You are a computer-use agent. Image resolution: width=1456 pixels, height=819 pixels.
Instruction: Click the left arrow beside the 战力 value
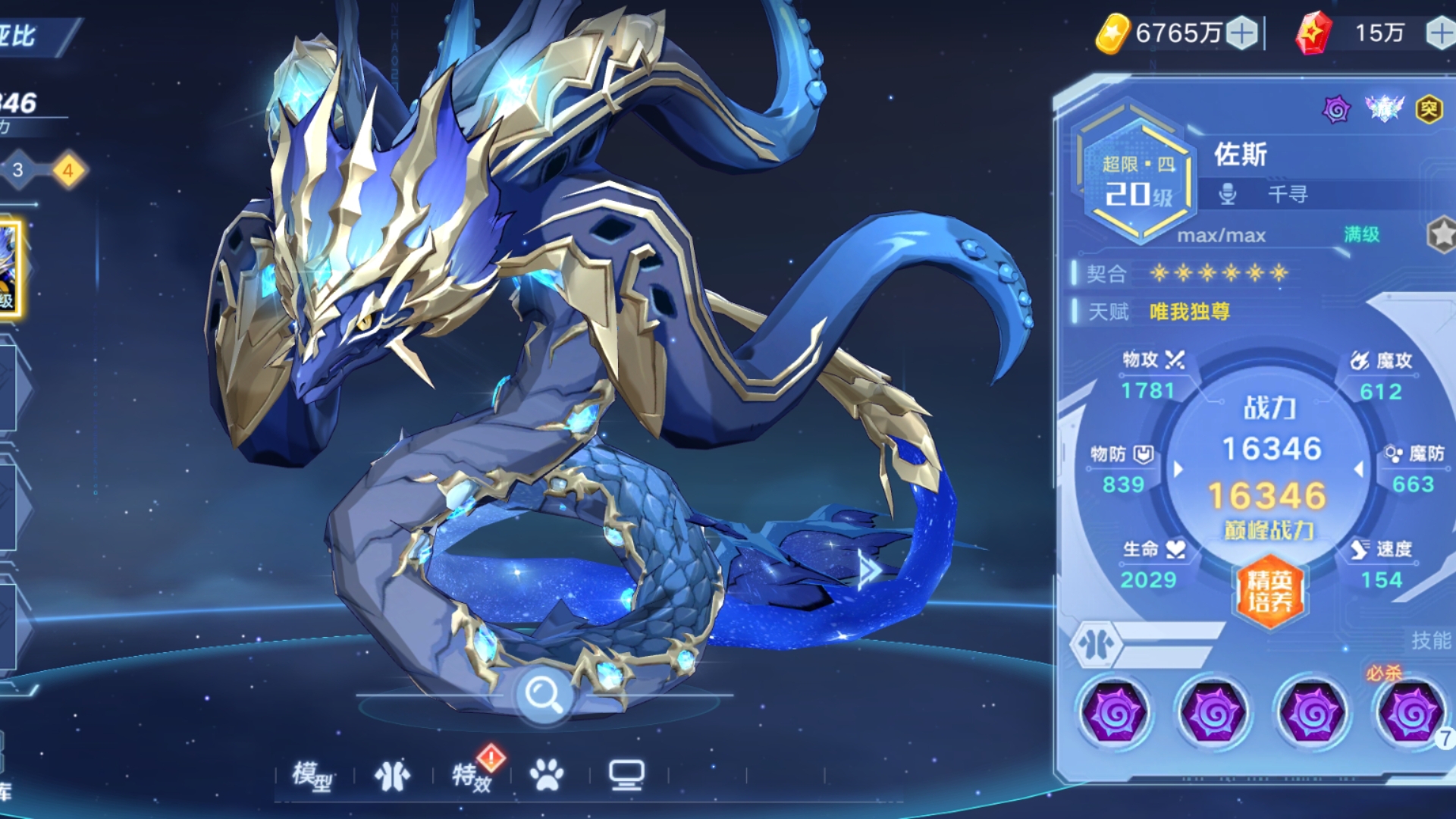1178,469
